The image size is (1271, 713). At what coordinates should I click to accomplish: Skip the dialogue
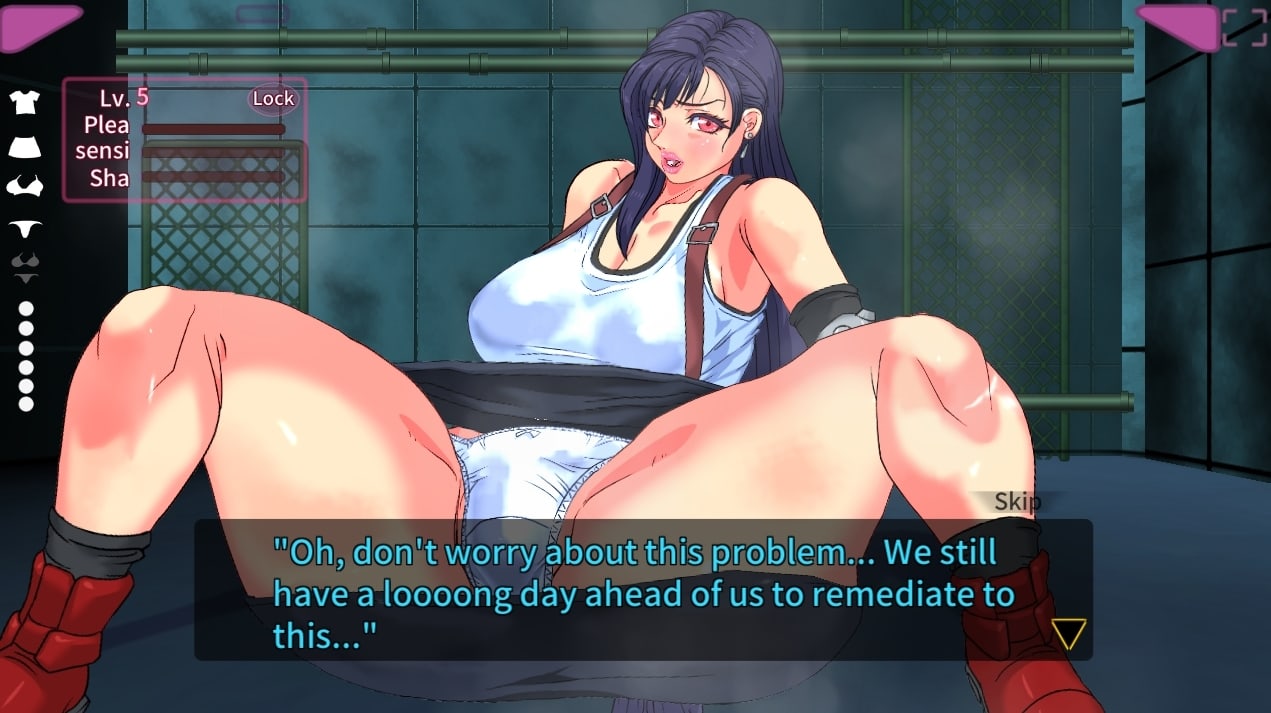[x=1016, y=502]
